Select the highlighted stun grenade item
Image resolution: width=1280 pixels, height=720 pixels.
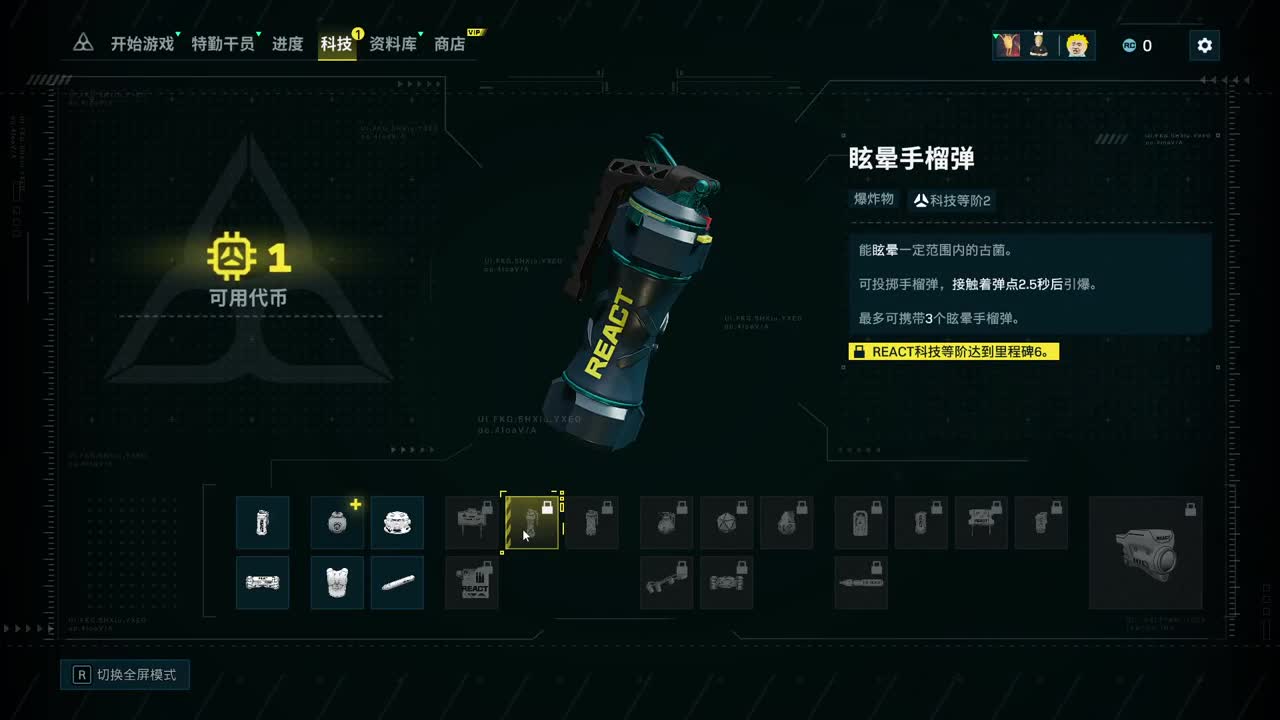coord(531,522)
